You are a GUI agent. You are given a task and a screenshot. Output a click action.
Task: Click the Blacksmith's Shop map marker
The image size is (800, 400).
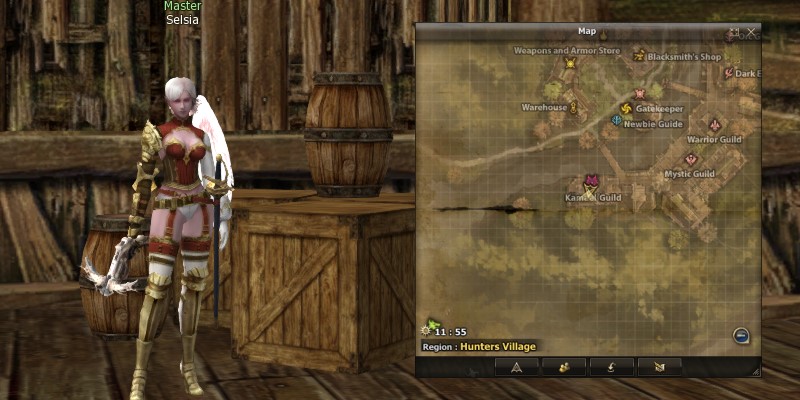click(x=639, y=56)
